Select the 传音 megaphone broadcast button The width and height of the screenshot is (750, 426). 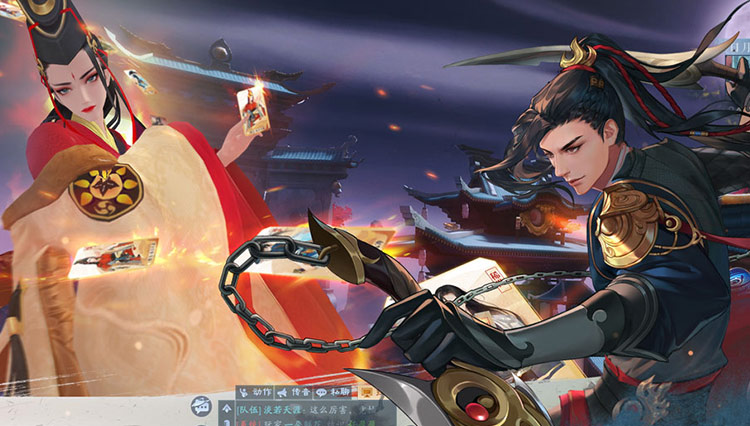[297, 392]
